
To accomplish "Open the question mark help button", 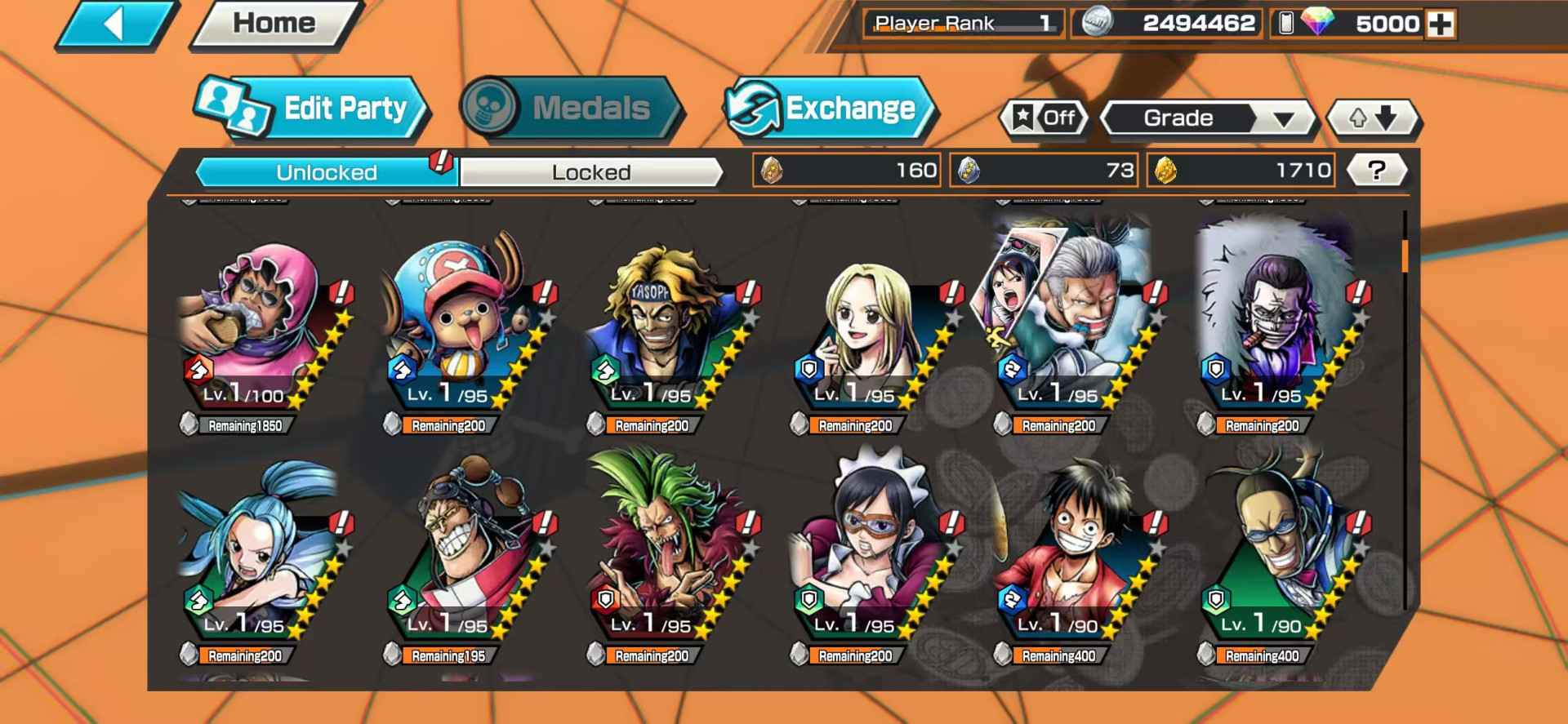I will coord(1376,171).
